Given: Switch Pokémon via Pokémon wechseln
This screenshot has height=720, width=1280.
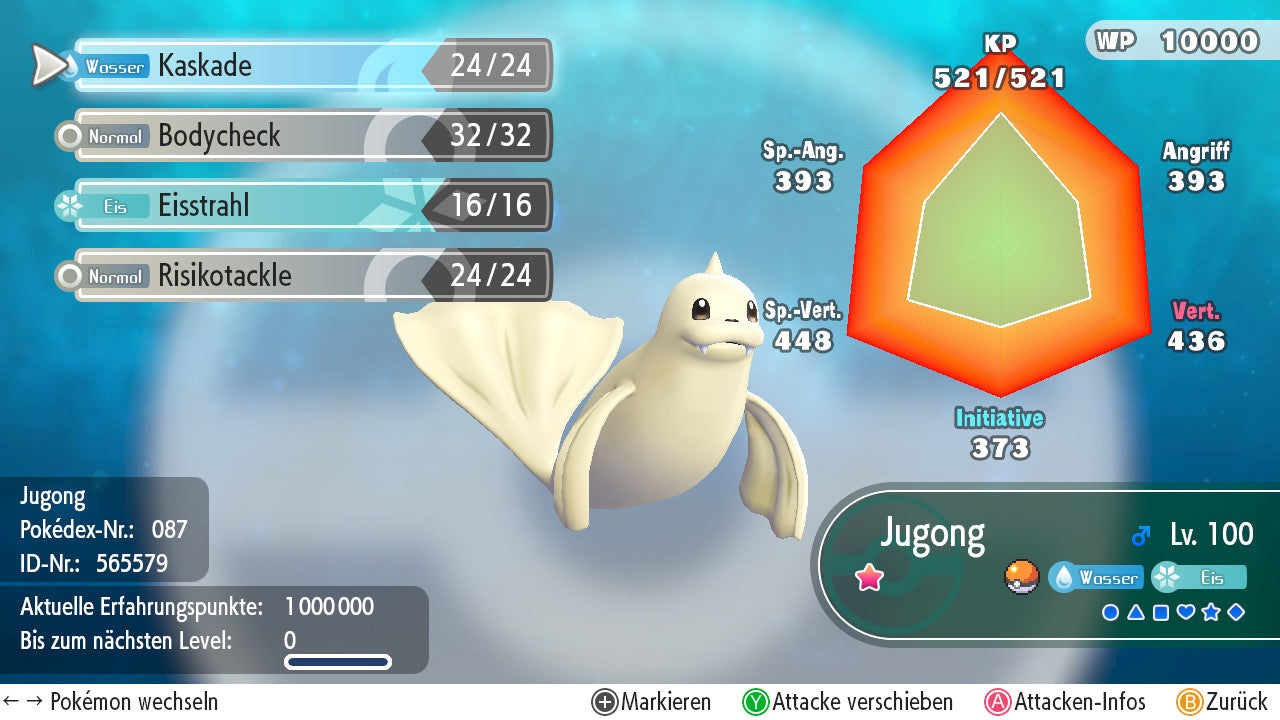Looking at the screenshot, I should point(110,702).
